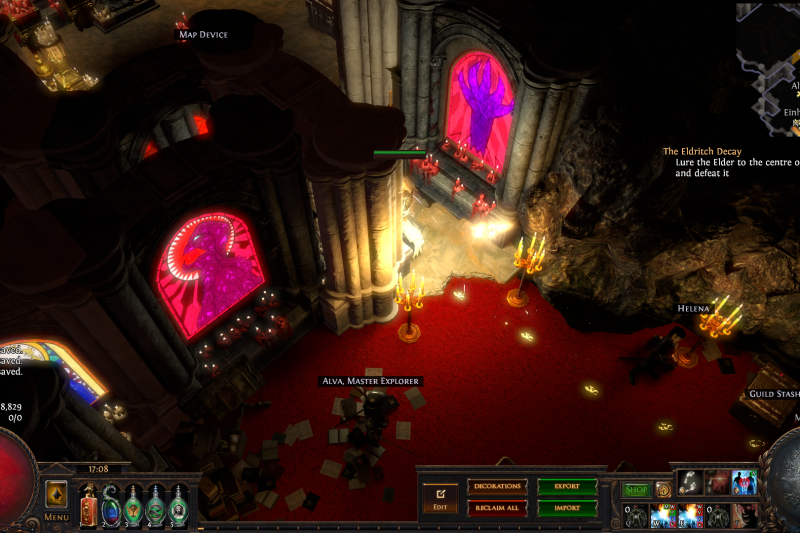Click the Reclaim All button
Screen dimensions: 800x533
[x=497, y=508]
